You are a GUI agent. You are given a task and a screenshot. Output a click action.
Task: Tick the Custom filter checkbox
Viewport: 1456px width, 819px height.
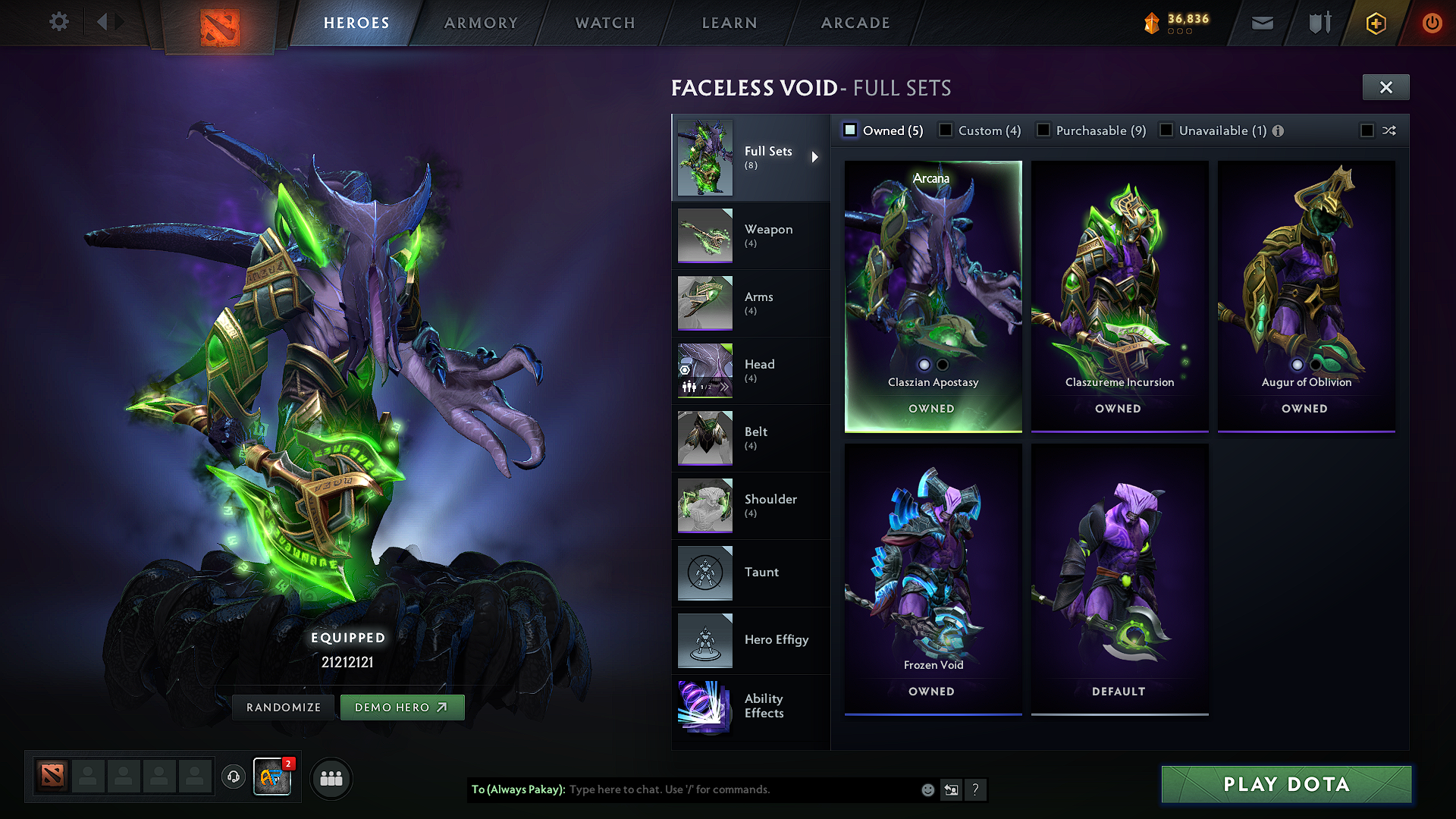pos(946,130)
